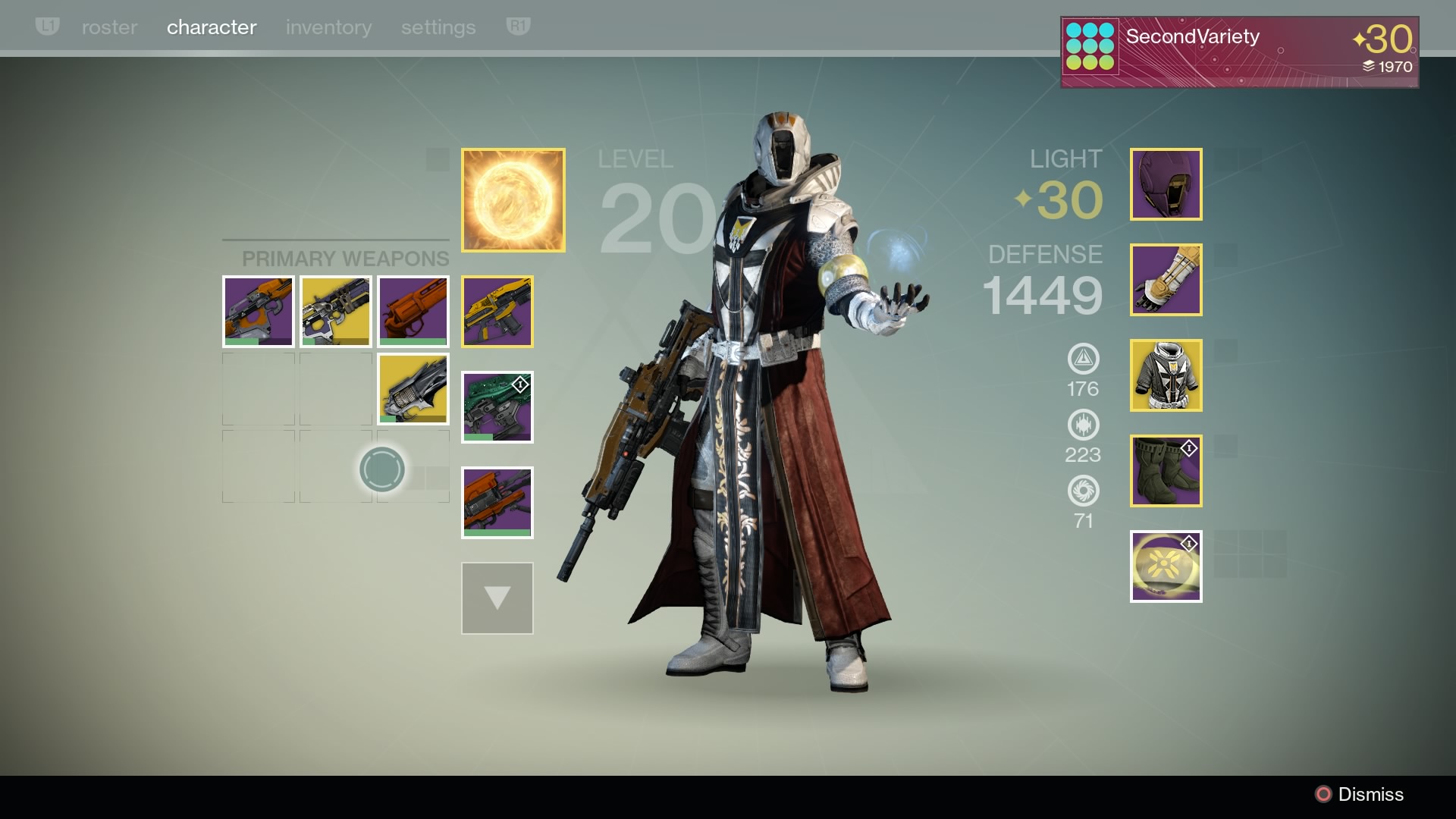The image size is (1456, 819).
Task: Open the yellow bond class item slot
Action: (1166, 566)
